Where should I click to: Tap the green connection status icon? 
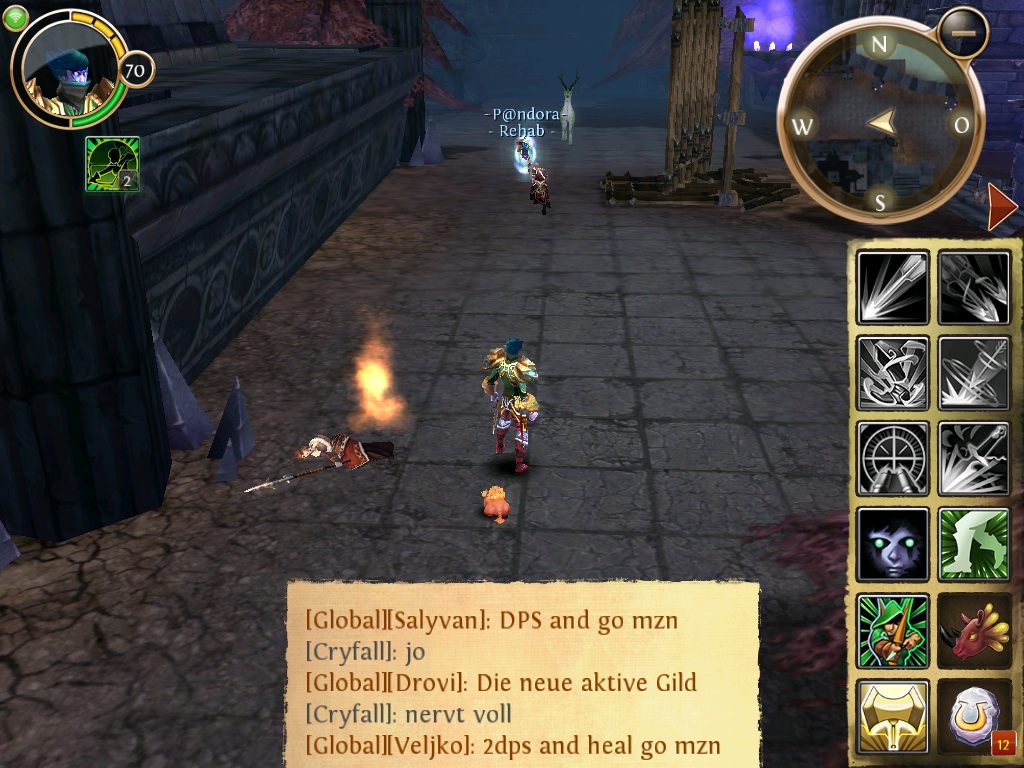[15, 19]
